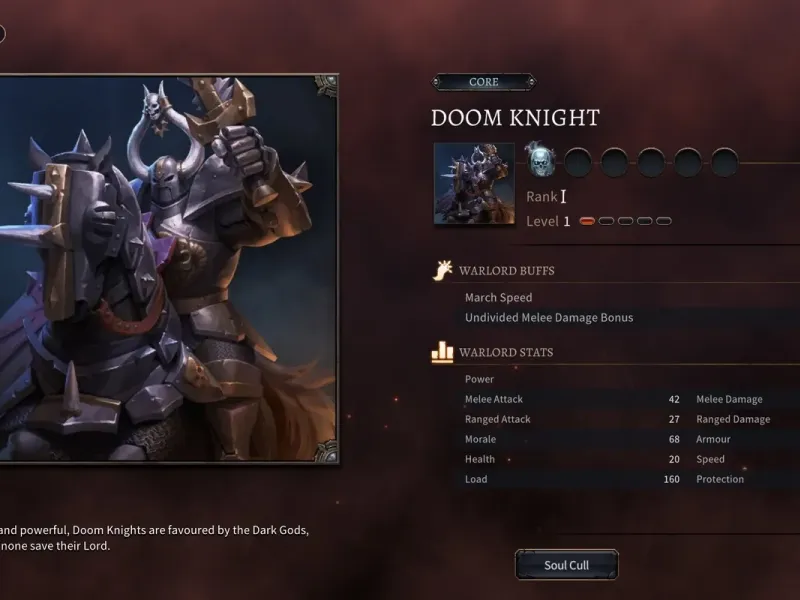Click the Core unit type tag
This screenshot has height=600, width=800.
484,82
